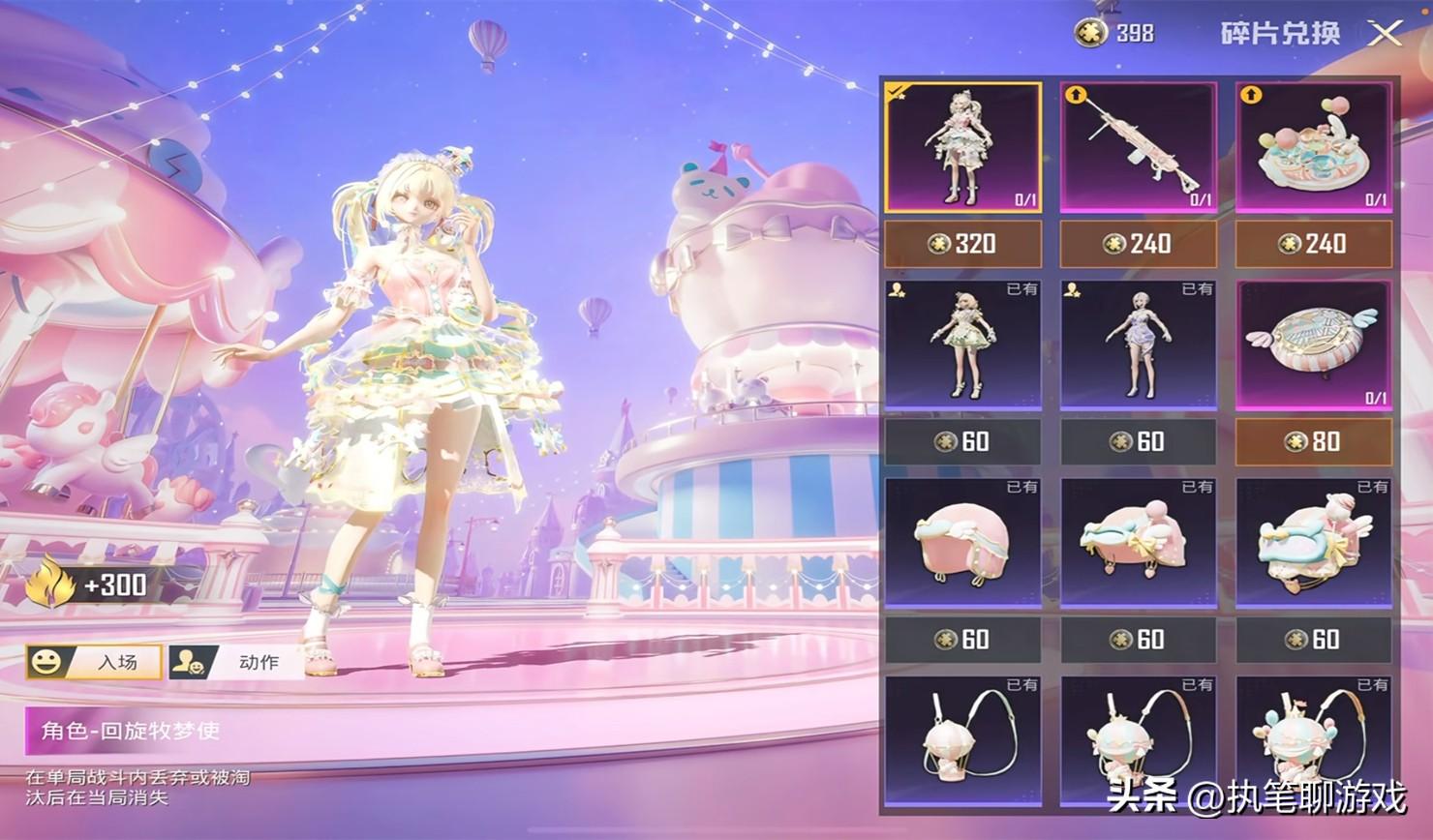1433x840 pixels.
Task: Open the fragment currency counter showing 398
Action: pos(1115,34)
